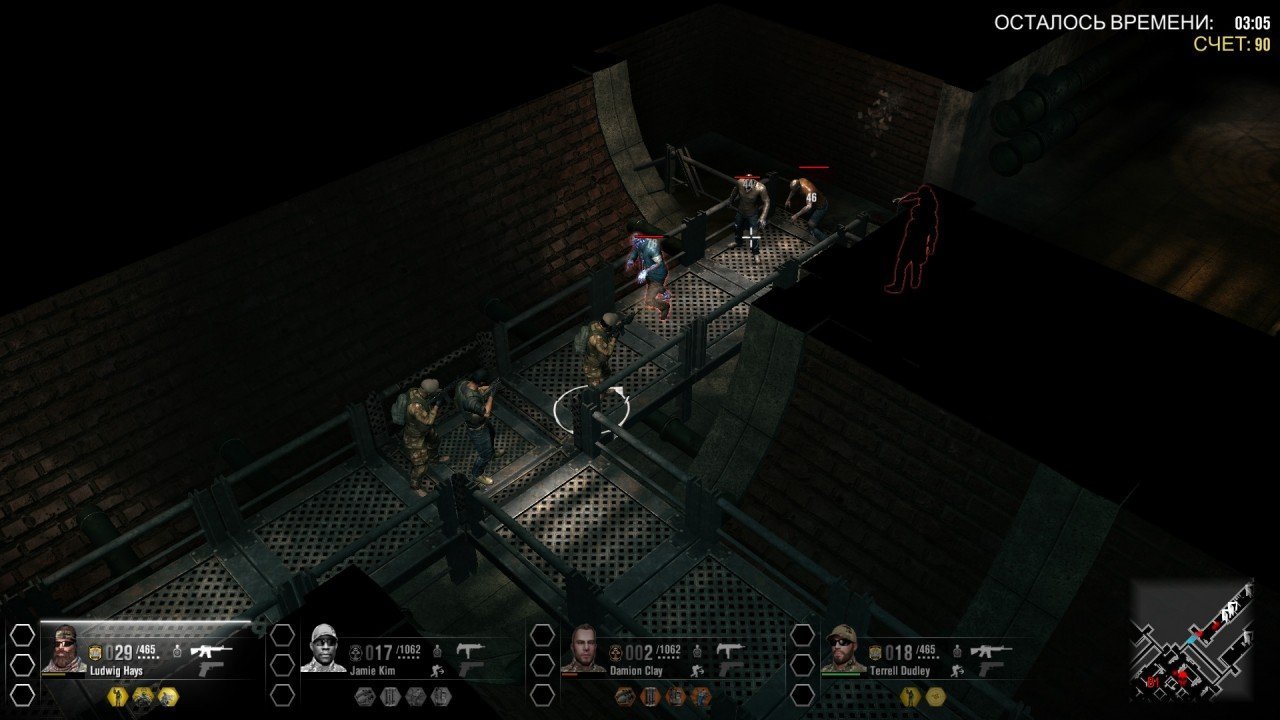Select Ludwig Hays' portrait
Image resolution: width=1280 pixels, height=720 pixels.
click(65, 650)
